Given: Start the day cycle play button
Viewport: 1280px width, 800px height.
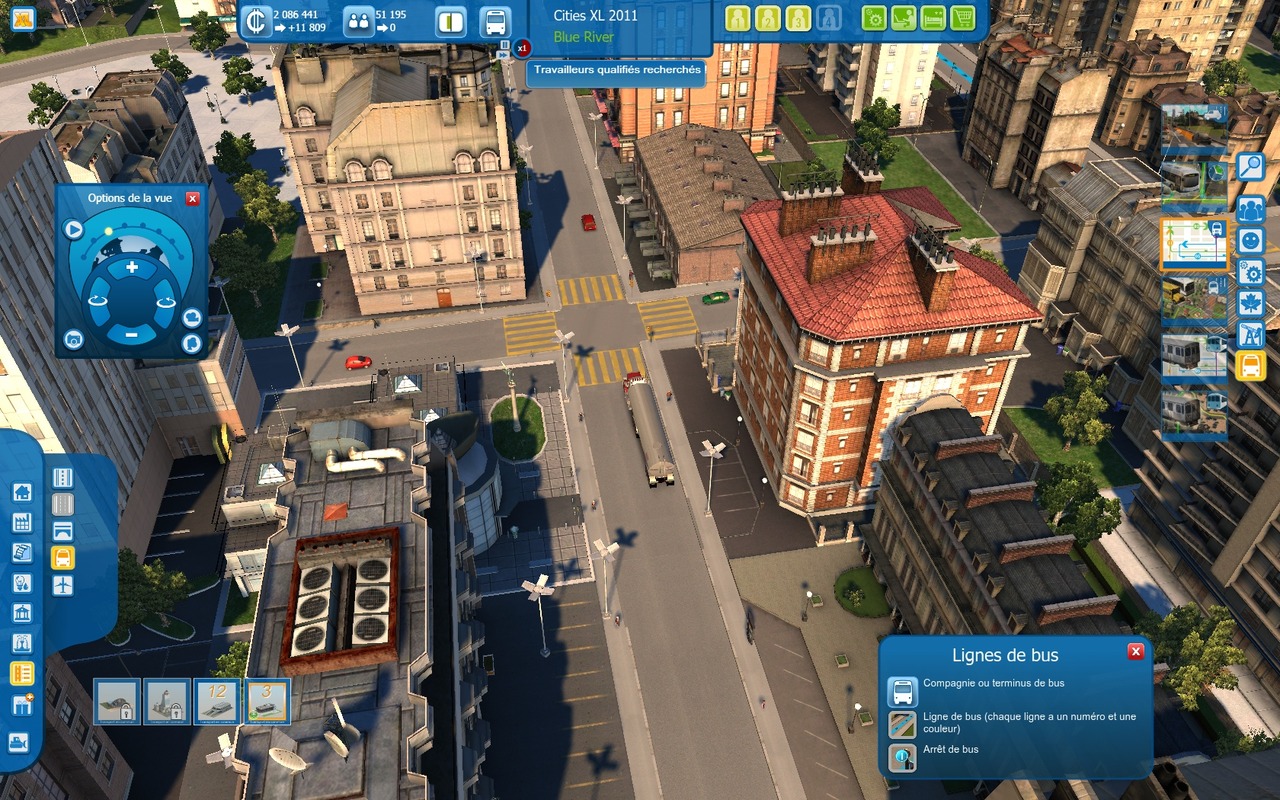Looking at the screenshot, I should [x=73, y=229].
